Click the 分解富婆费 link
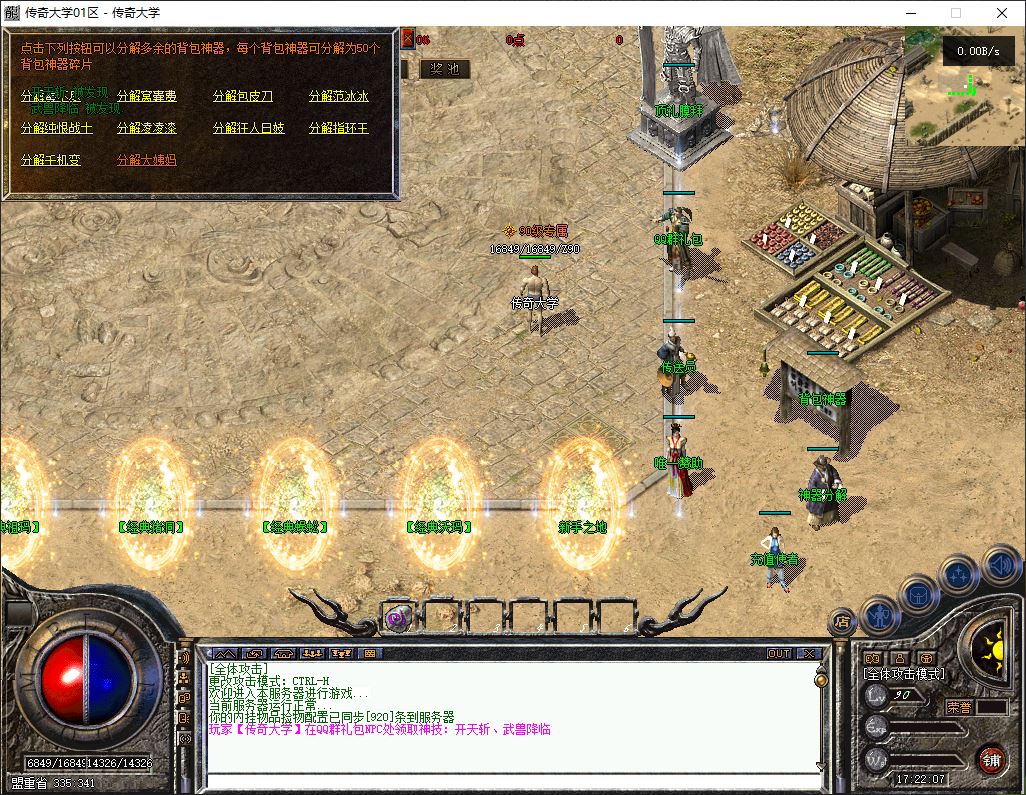The width and height of the screenshot is (1026, 795). pos(146,97)
